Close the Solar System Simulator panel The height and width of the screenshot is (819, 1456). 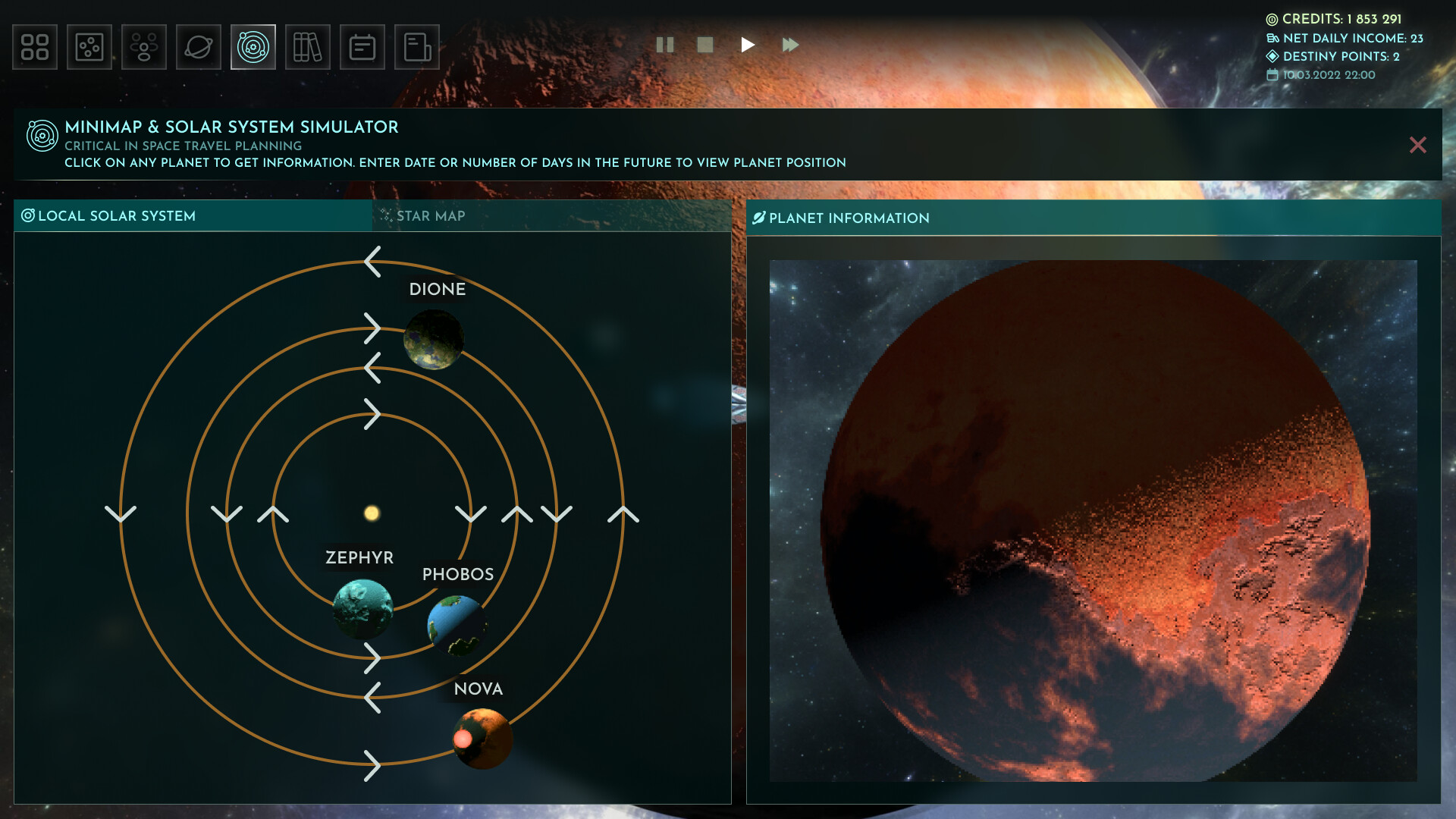[x=1418, y=144]
